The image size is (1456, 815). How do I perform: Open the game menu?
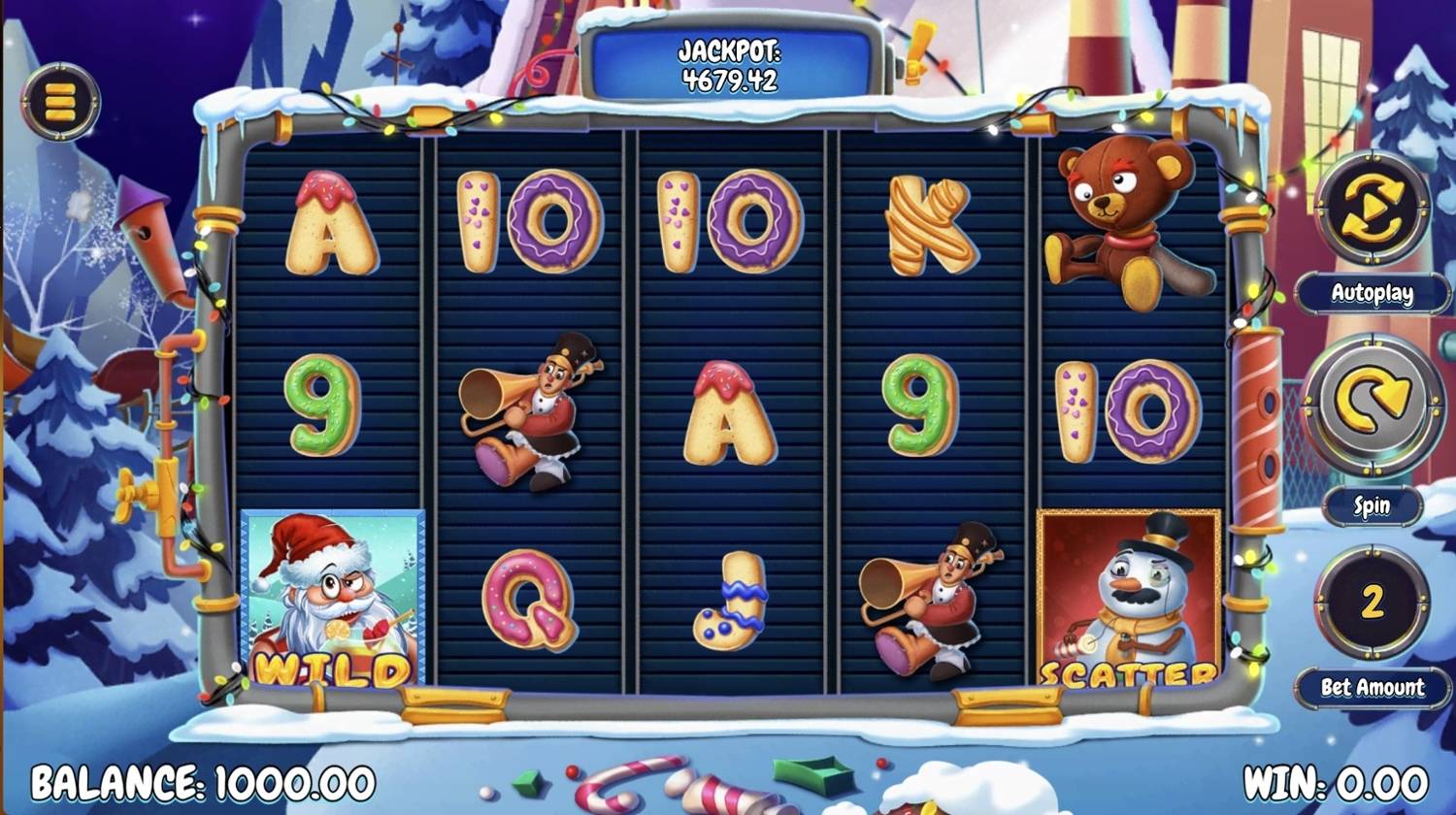(60, 102)
